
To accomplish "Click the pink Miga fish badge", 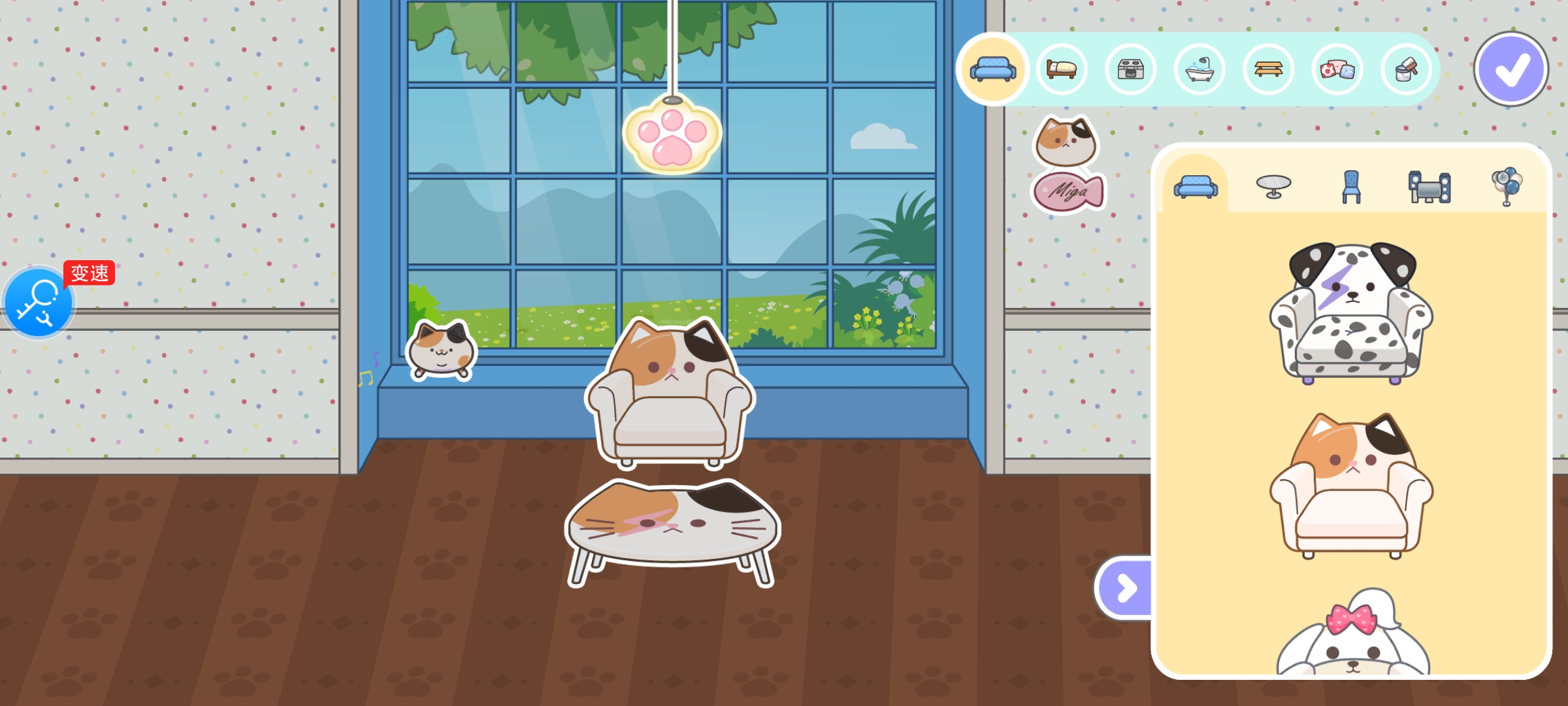I will pos(1068,192).
